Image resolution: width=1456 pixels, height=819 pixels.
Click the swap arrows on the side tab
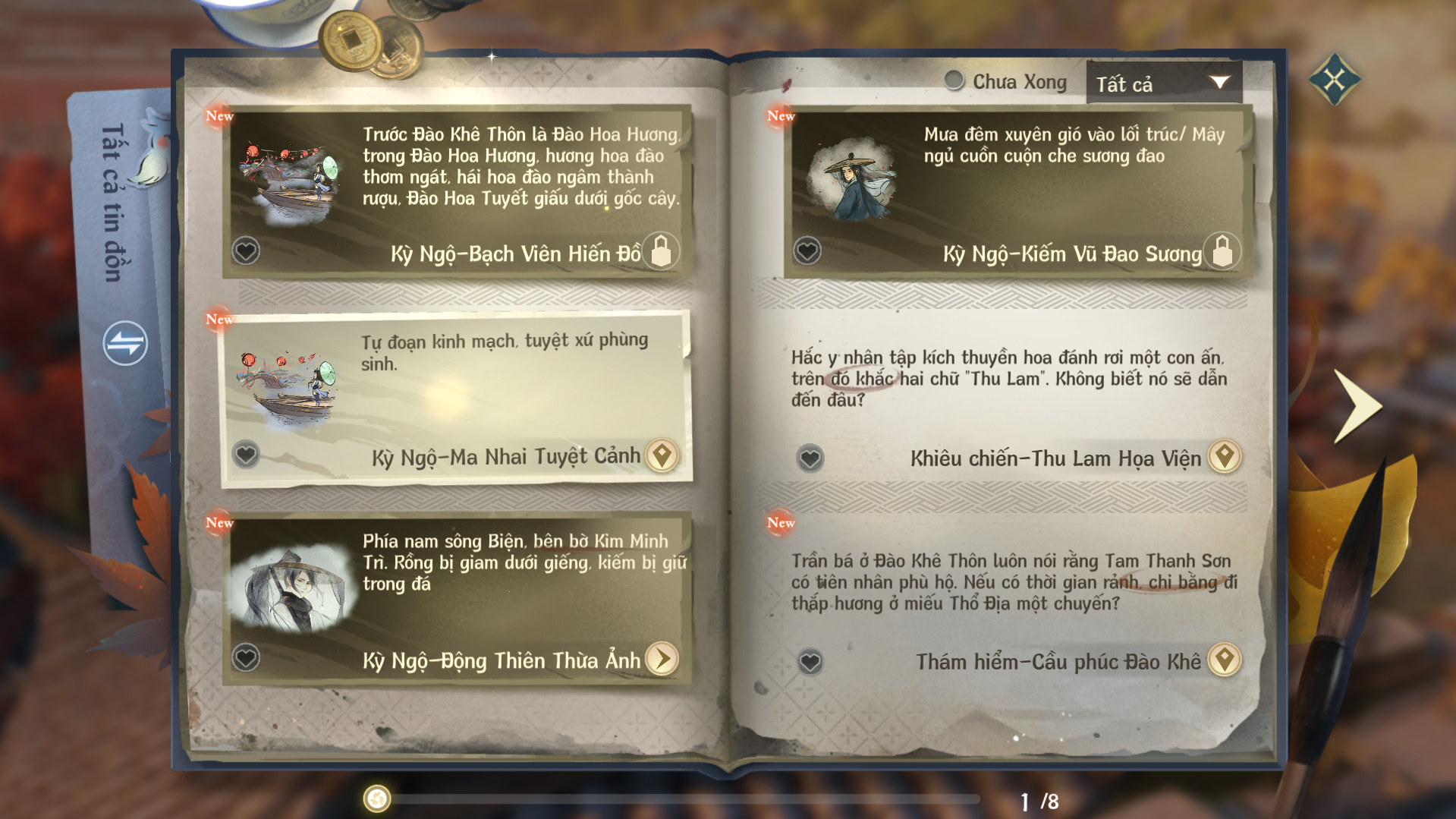125,343
